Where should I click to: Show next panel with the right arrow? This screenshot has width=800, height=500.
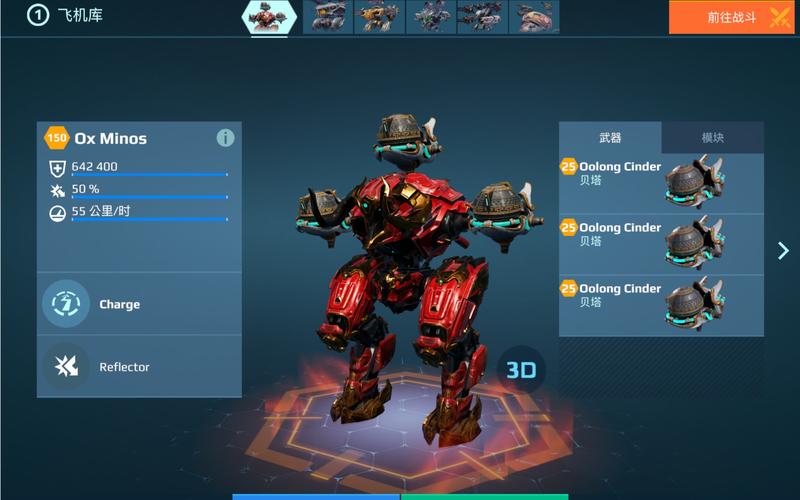(783, 251)
